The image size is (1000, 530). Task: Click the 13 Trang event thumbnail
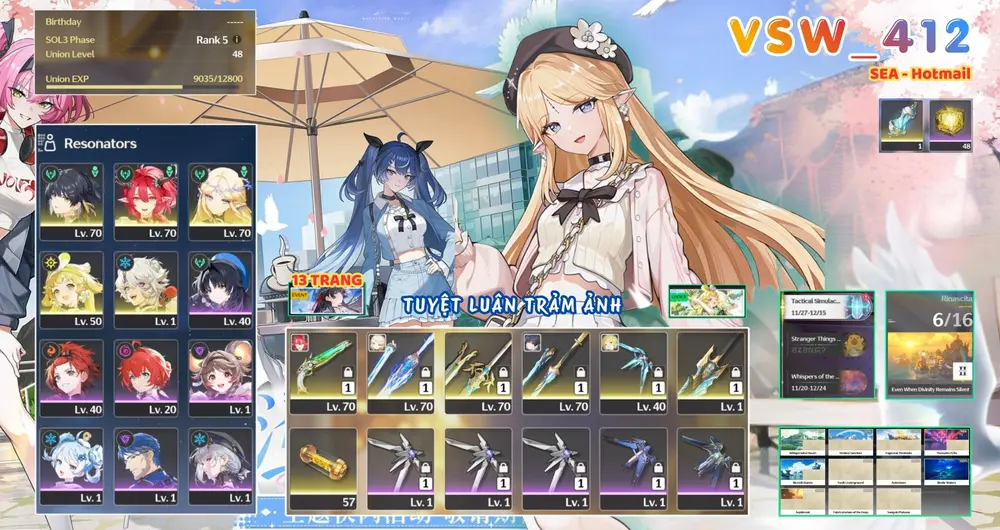[x=324, y=291]
